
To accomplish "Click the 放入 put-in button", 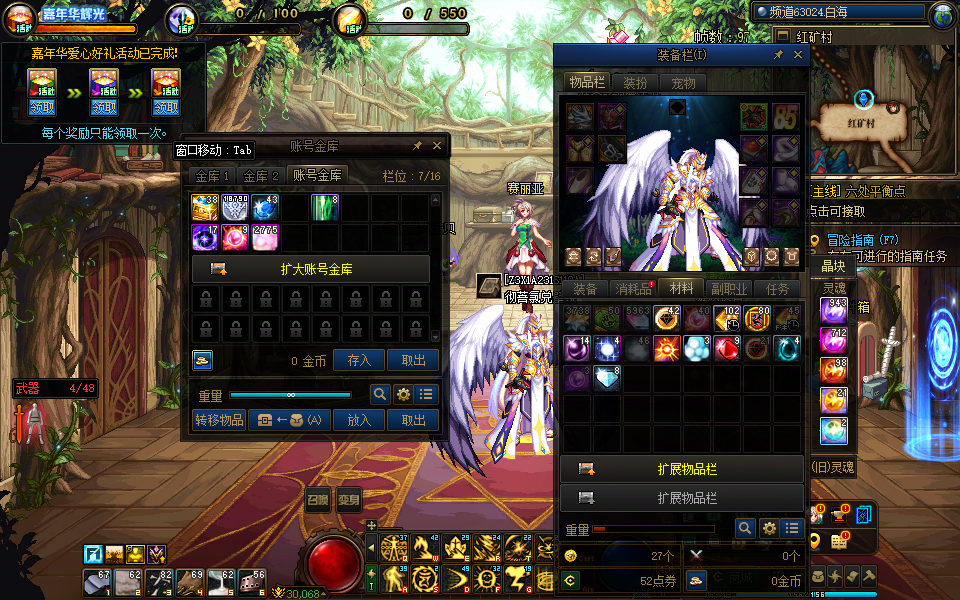I will pos(359,421).
